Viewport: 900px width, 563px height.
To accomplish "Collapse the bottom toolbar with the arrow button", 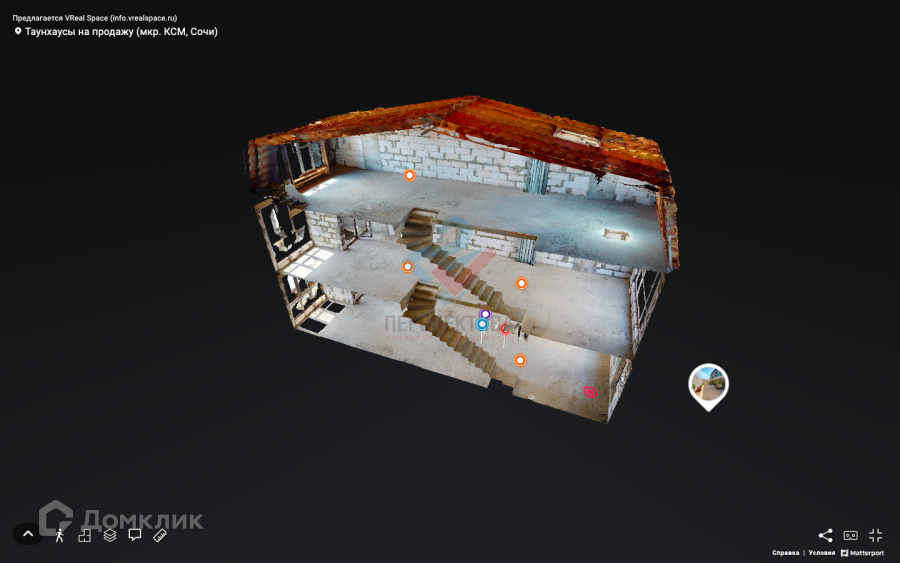I will click(x=28, y=534).
